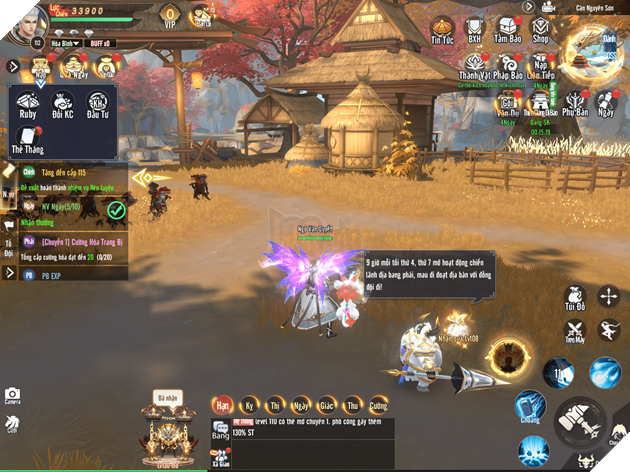Switch to the Kỳ tab
Image resolution: width=630 pixels, height=472 pixels.
point(247,404)
